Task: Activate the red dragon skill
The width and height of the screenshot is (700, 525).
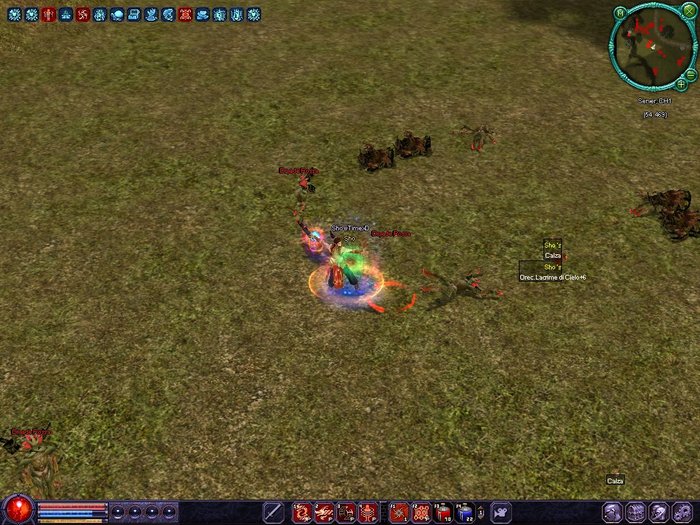Action: pos(301,513)
